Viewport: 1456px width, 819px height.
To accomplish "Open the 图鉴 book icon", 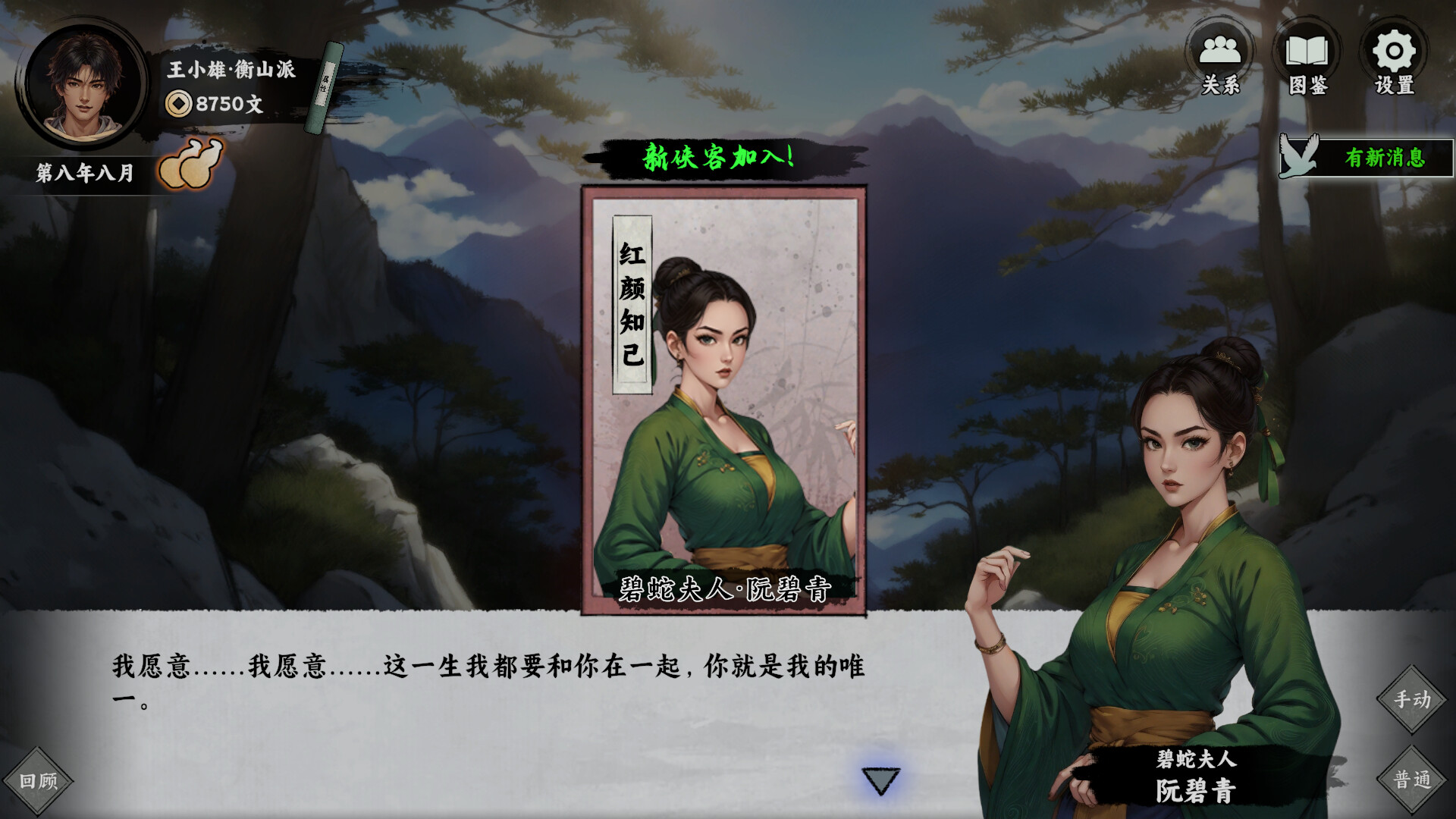I will (1308, 52).
